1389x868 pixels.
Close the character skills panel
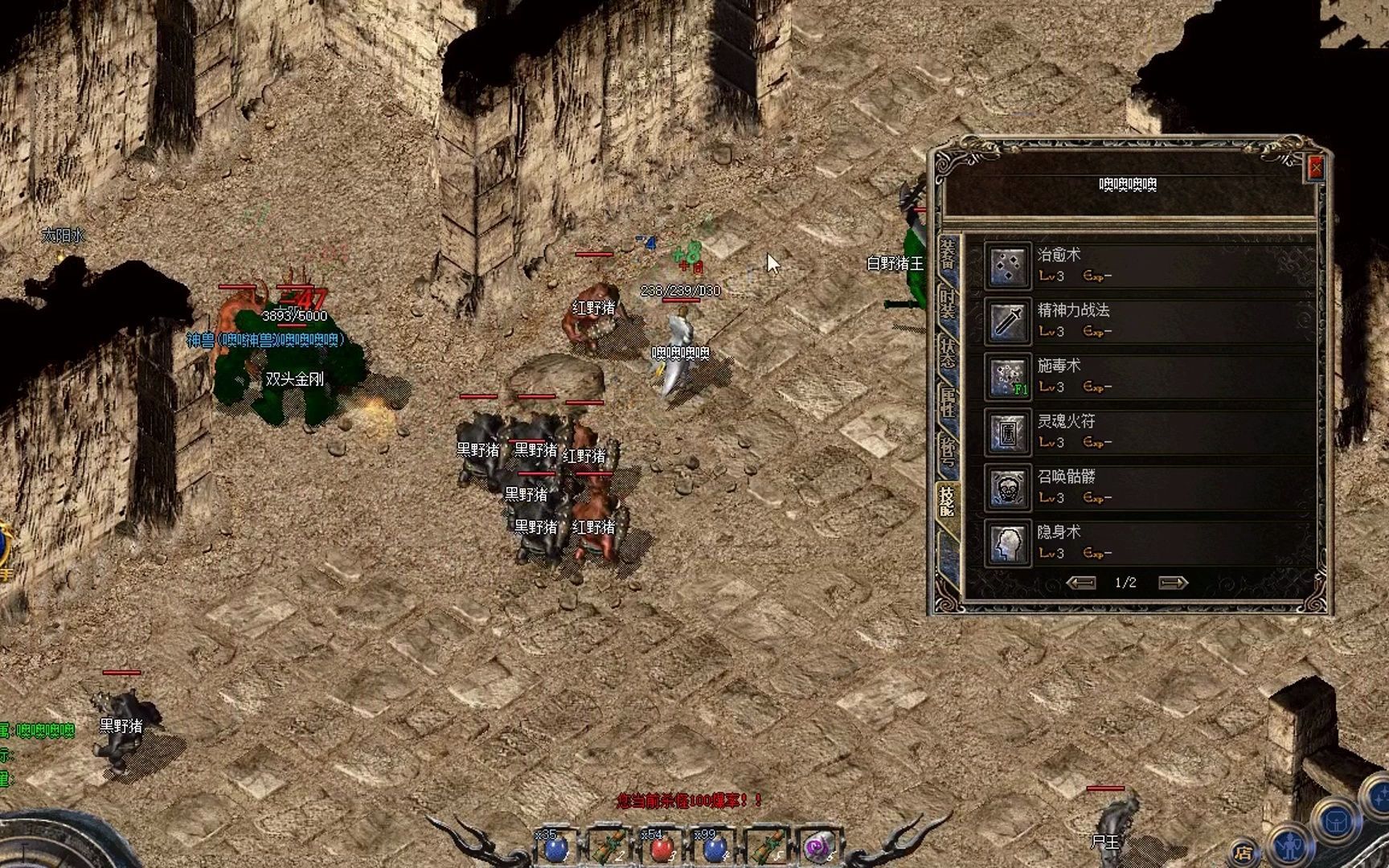[x=1316, y=167]
